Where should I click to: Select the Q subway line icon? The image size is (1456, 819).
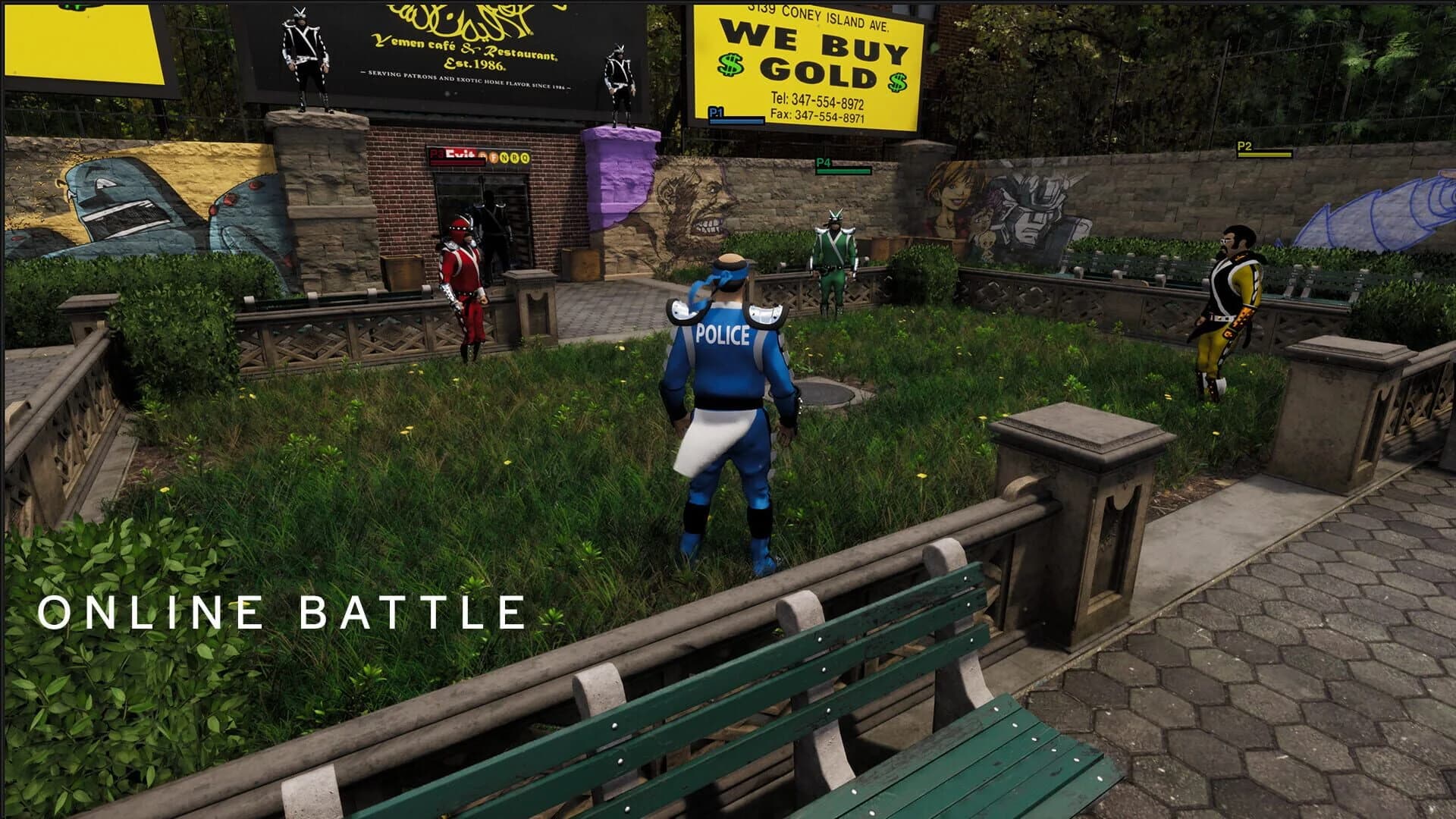pyautogui.click(x=523, y=156)
